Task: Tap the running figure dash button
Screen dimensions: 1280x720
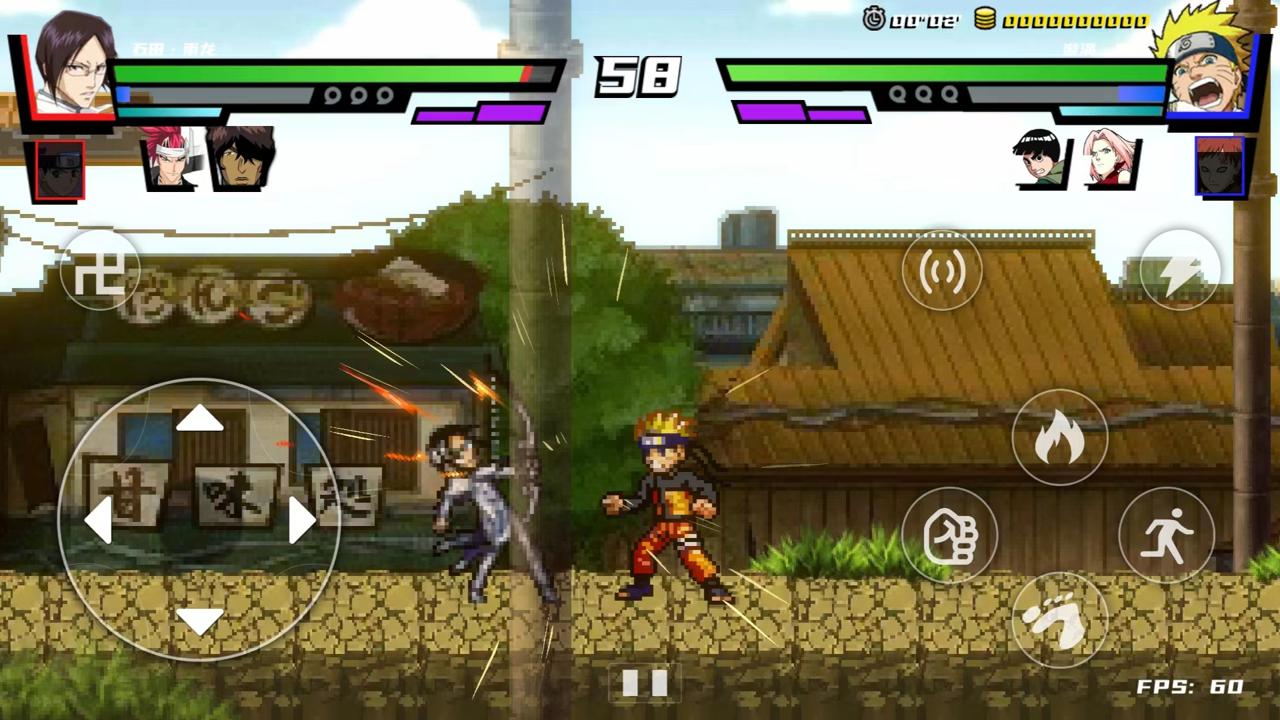Action: click(x=1166, y=535)
